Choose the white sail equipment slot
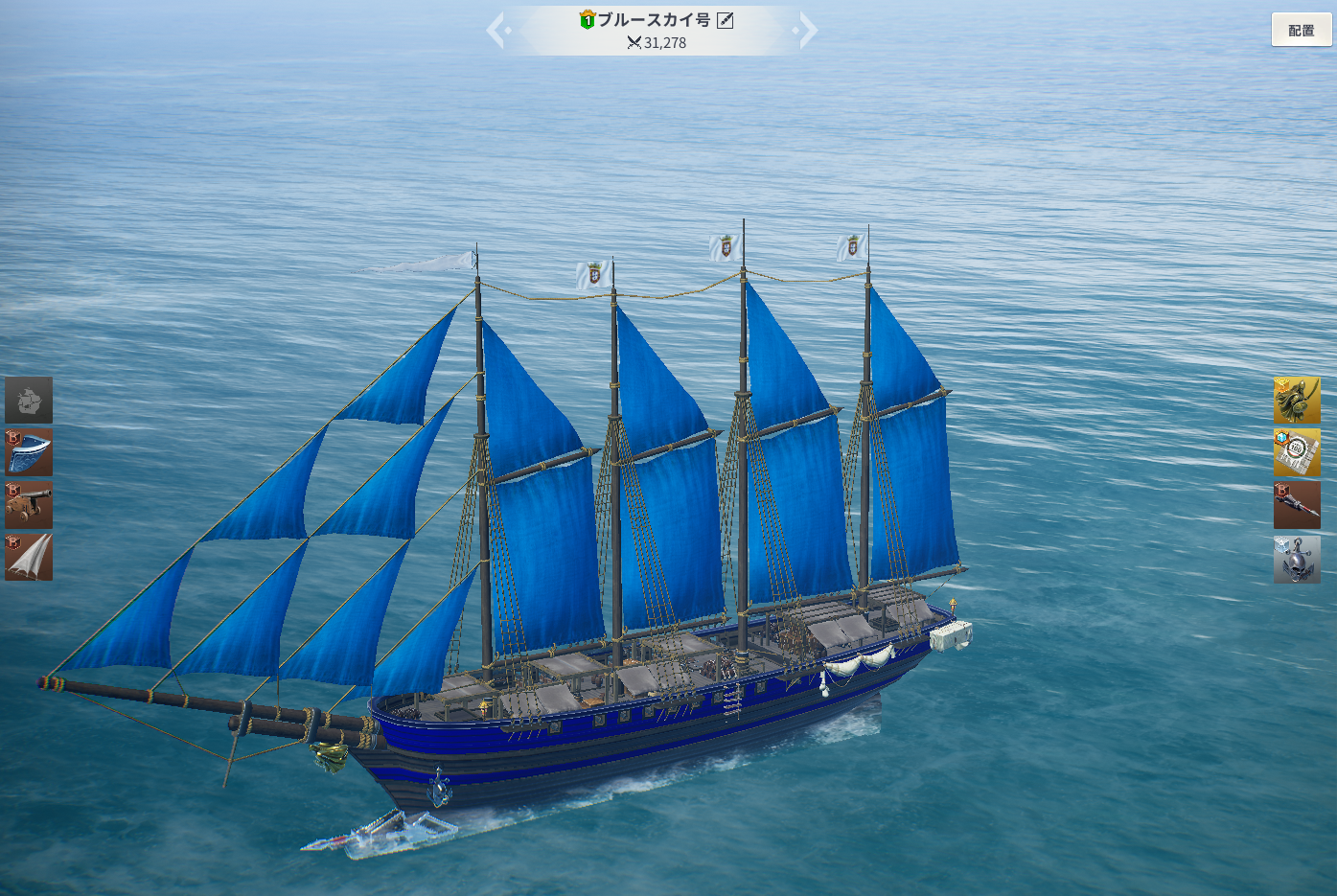 click(x=29, y=557)
